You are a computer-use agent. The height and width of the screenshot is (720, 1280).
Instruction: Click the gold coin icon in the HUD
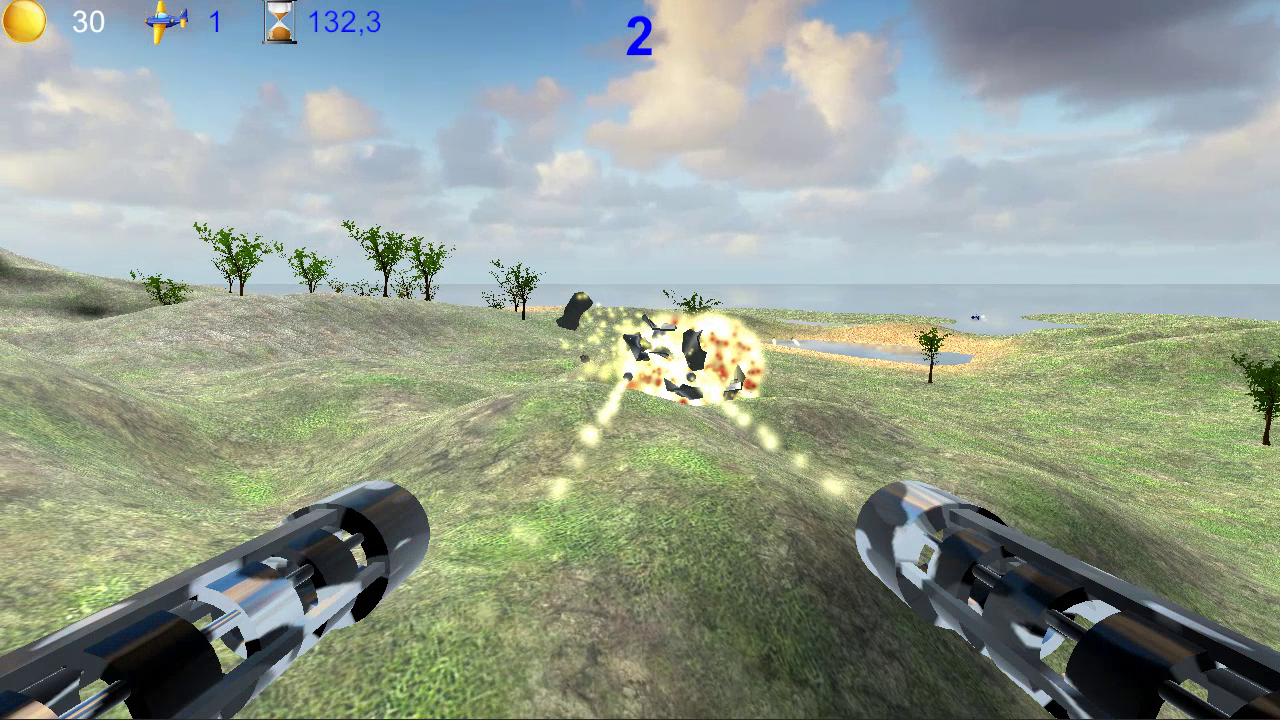click(x=23, y=20)
